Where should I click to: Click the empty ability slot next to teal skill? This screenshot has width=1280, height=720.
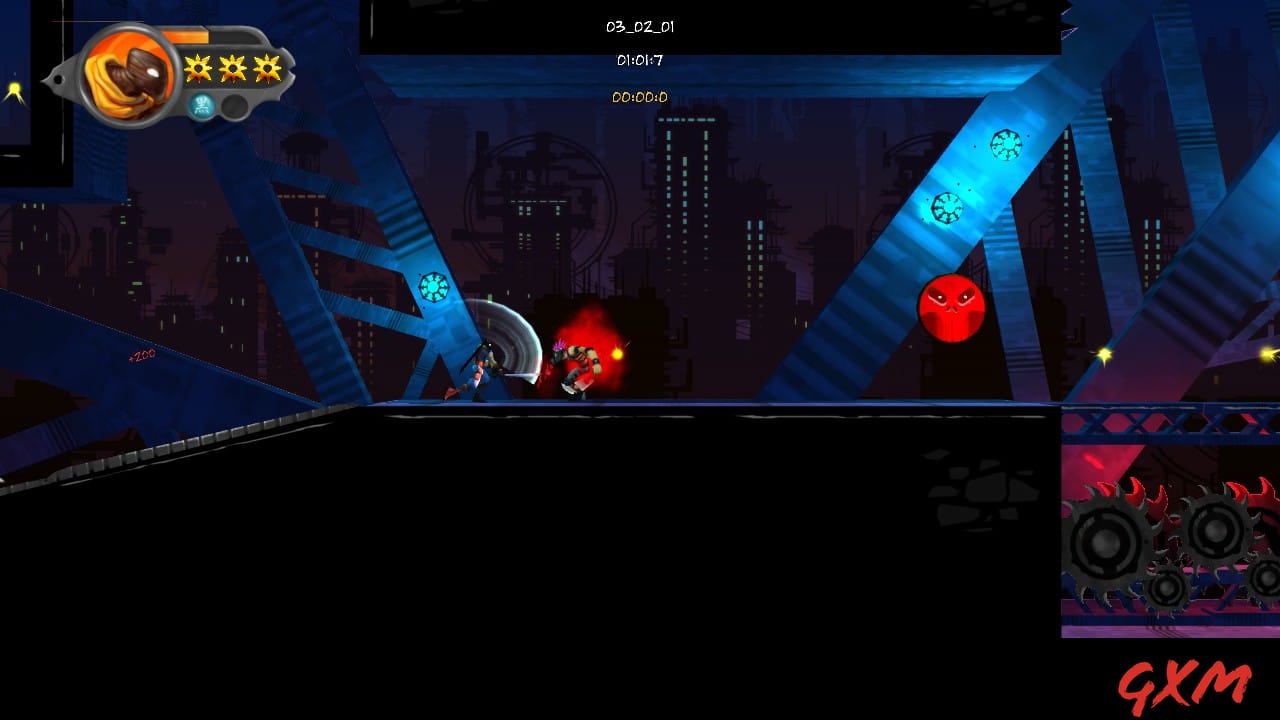point(232,104)
